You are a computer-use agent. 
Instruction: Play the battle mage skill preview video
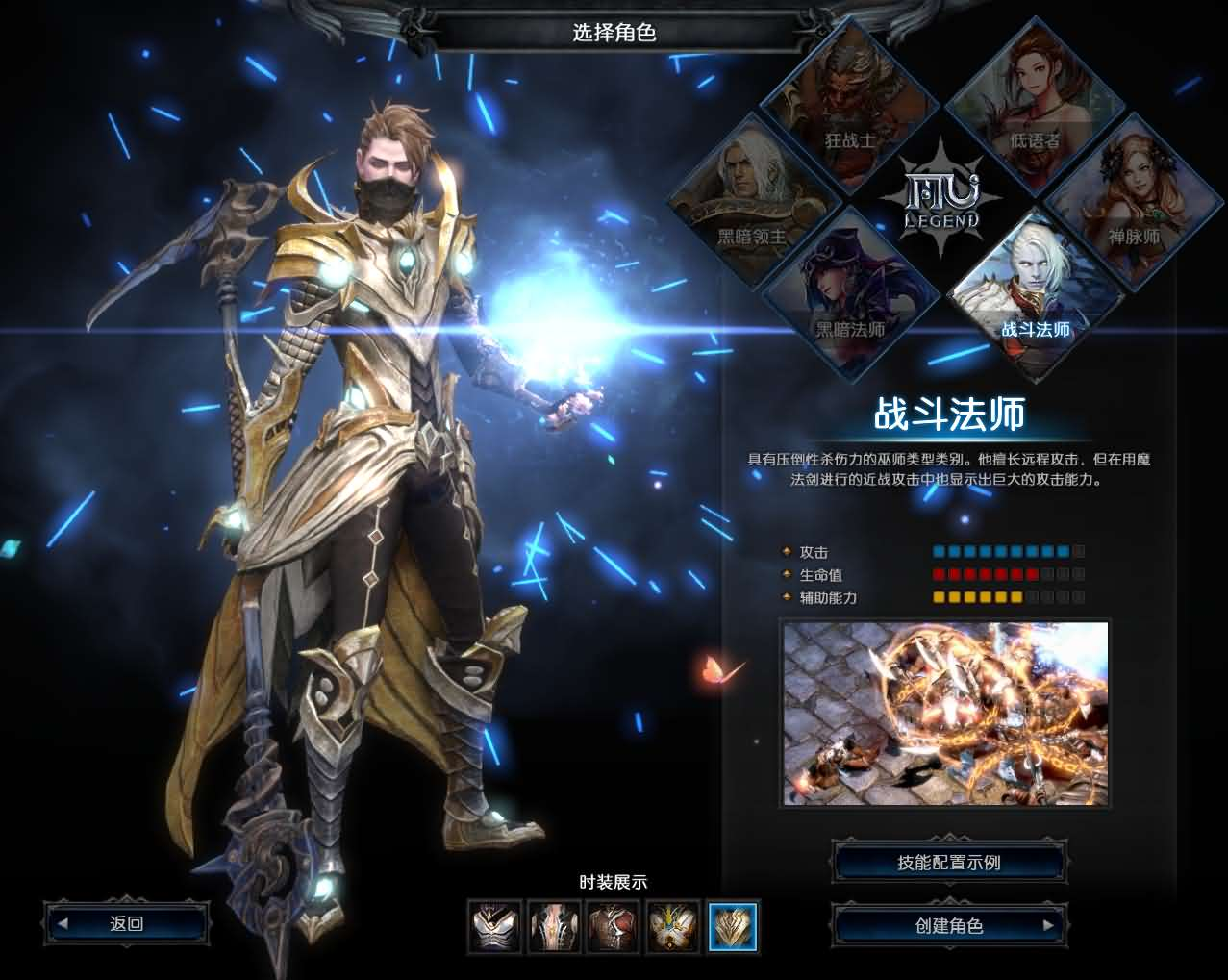(945, 714)
